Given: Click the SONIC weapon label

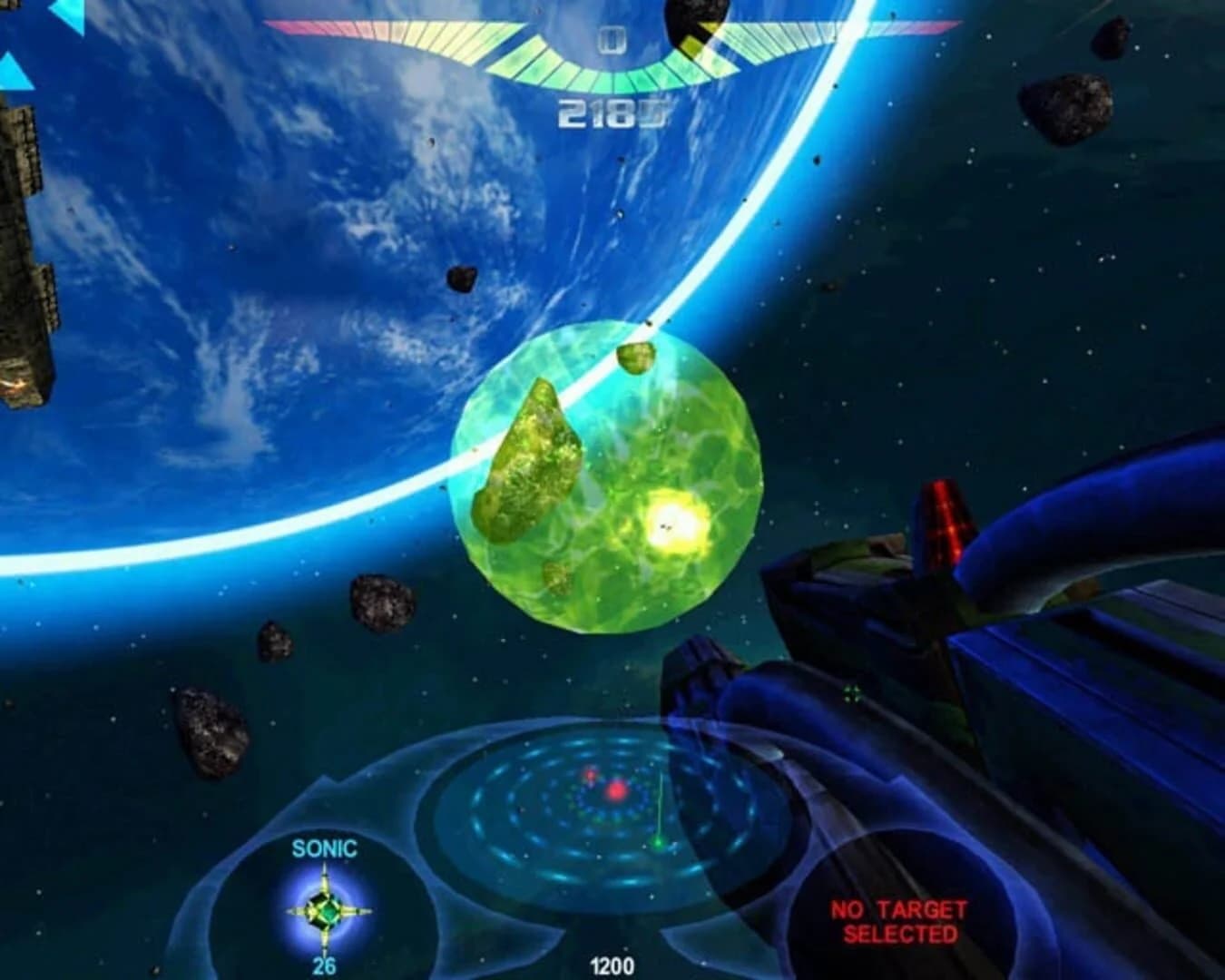Looking at the screenshot, I should coord(325,850).
